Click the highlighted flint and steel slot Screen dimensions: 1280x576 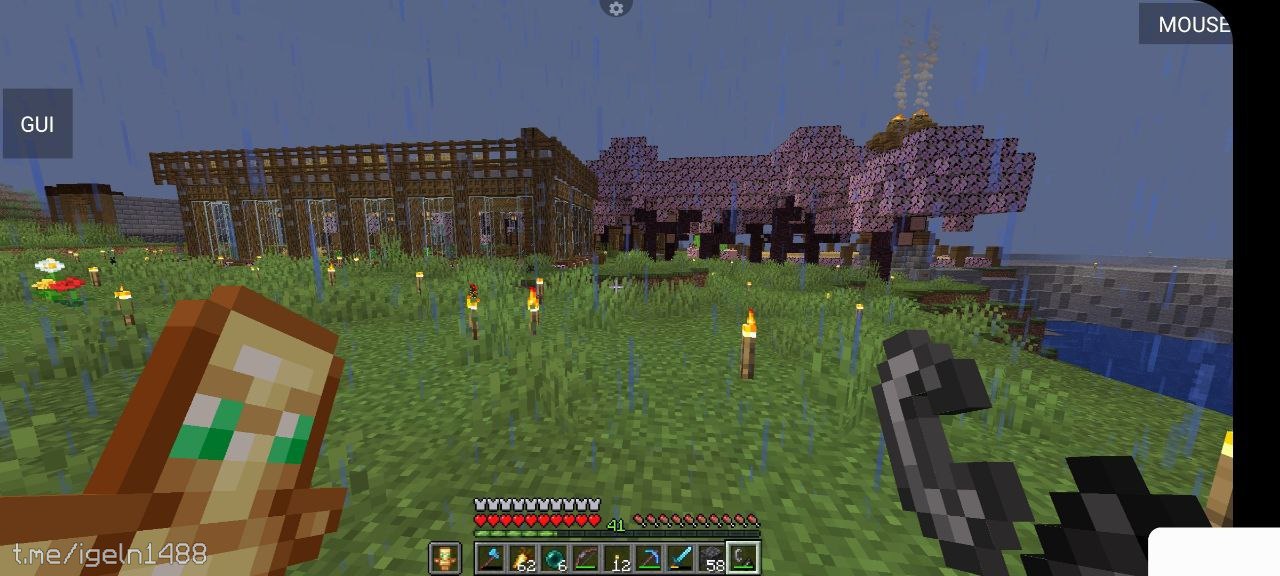coord(743,558)
